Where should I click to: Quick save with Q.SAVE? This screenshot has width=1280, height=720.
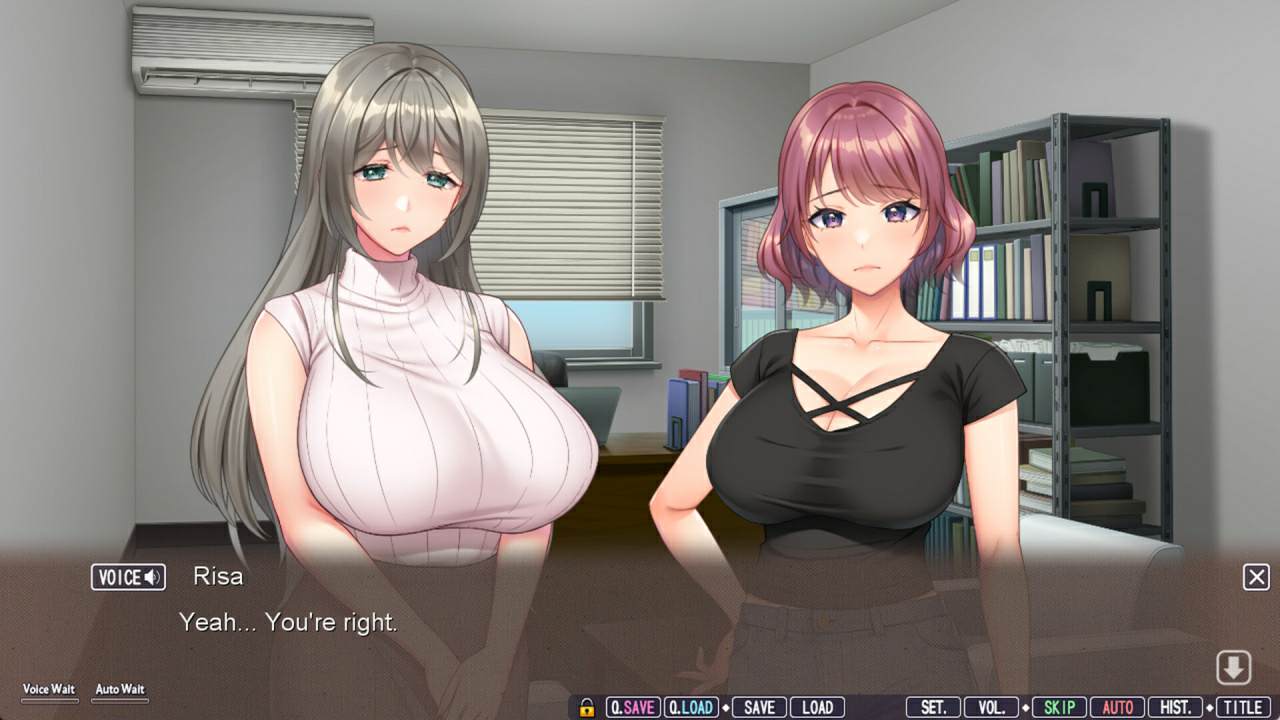tap(632, 707)
